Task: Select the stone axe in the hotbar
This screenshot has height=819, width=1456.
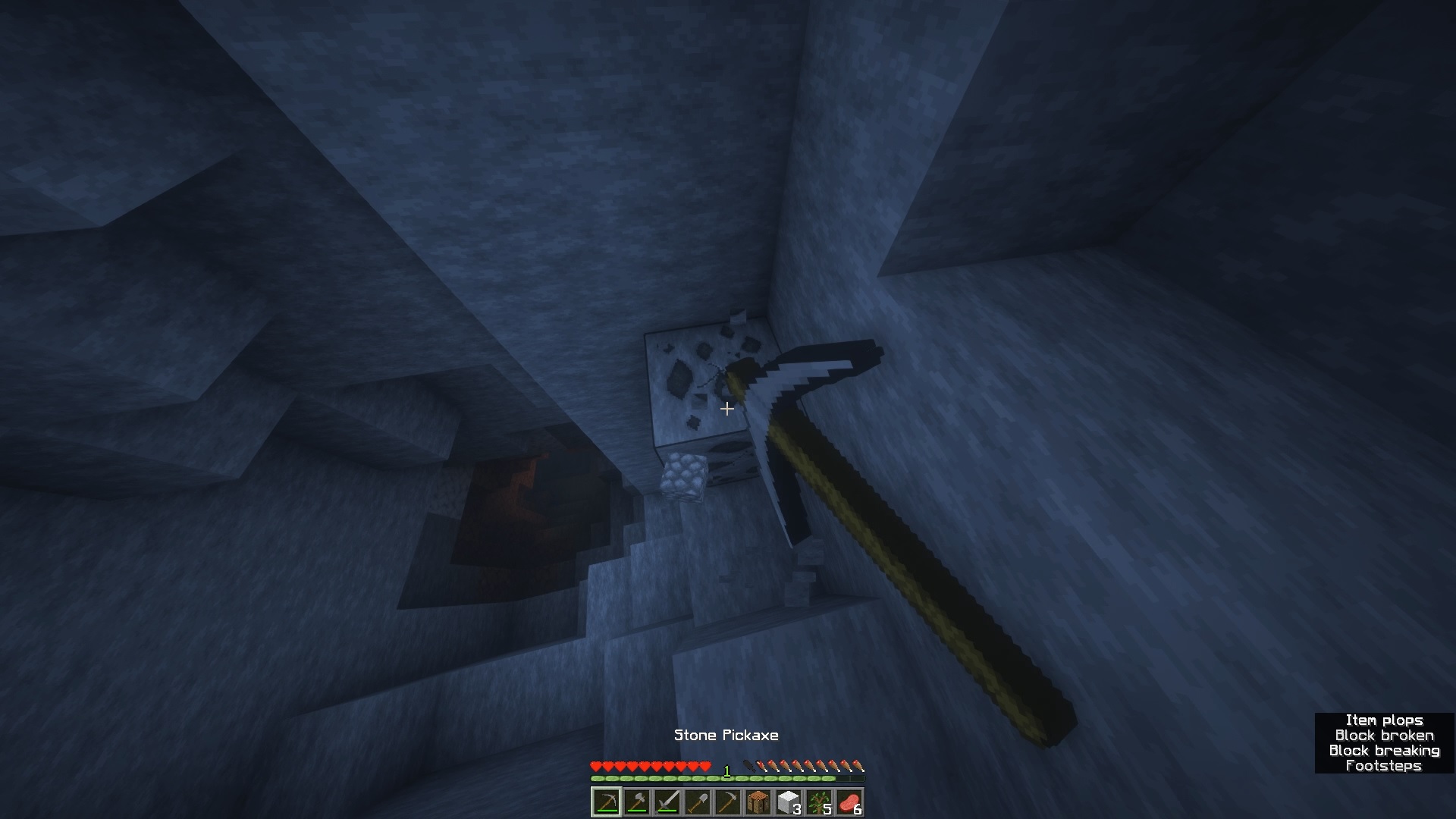Action: point(637,800)
